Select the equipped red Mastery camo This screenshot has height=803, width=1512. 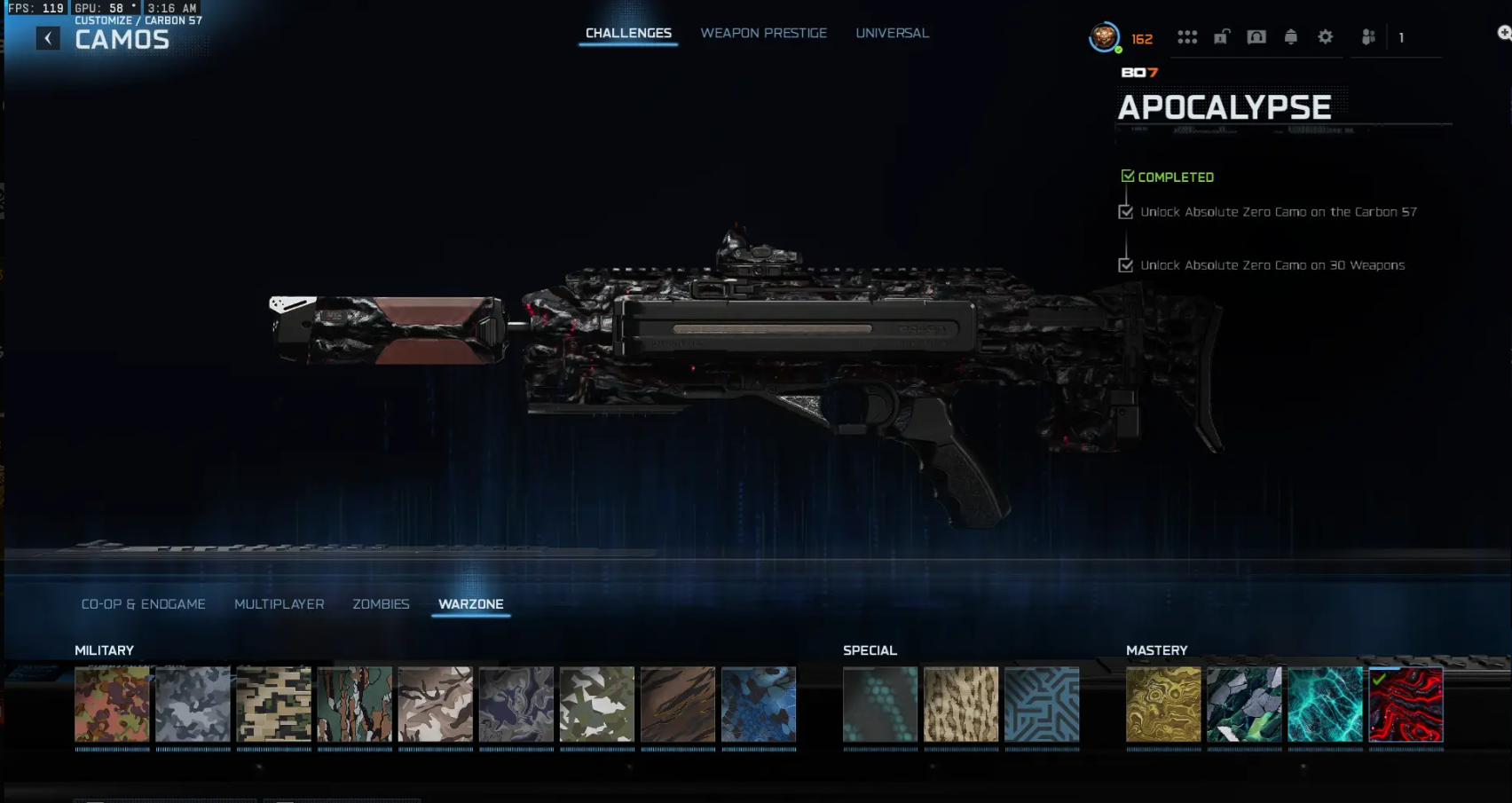click(1406, 705)
